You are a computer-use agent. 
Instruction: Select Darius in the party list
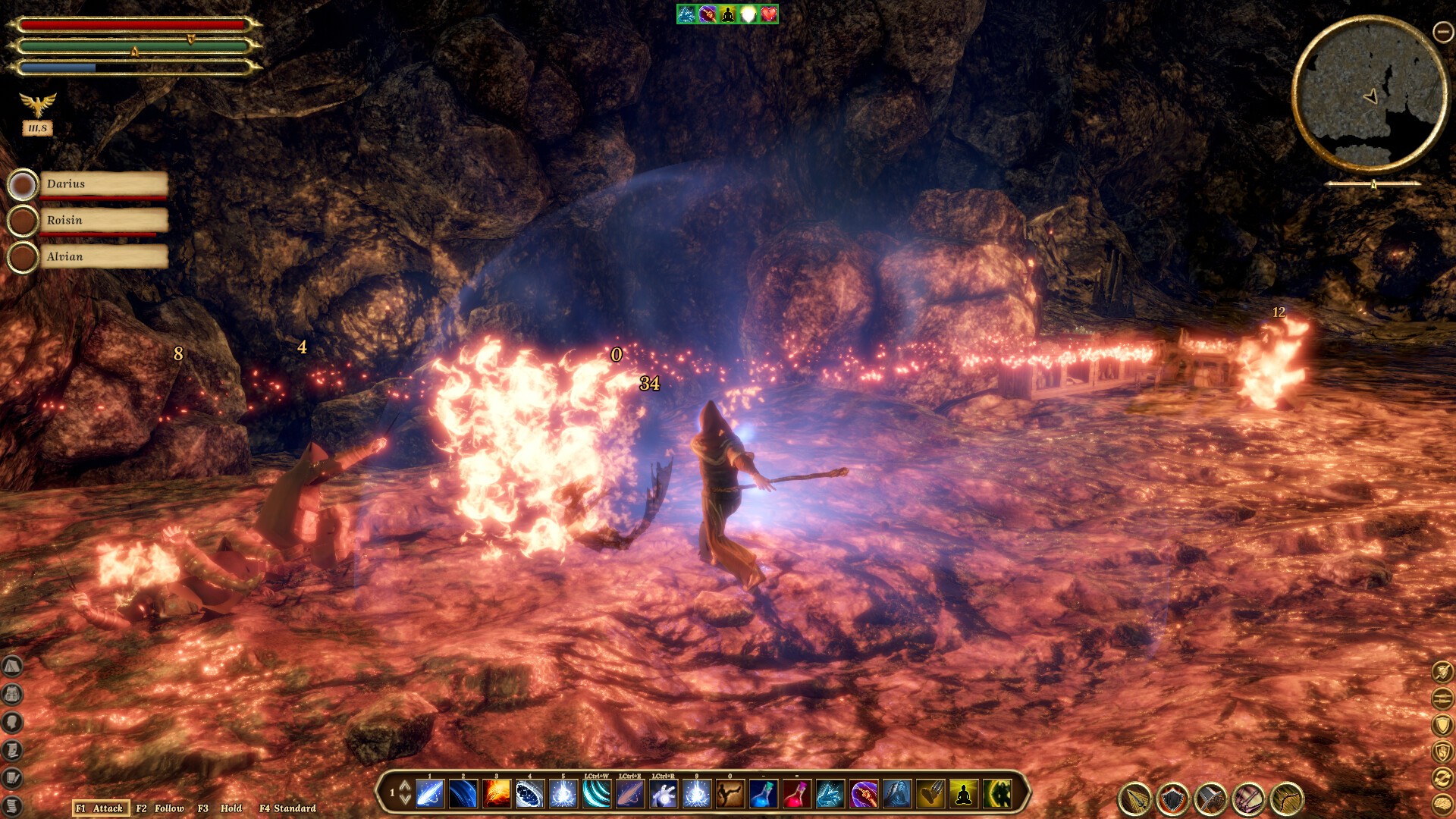[103, 184]
